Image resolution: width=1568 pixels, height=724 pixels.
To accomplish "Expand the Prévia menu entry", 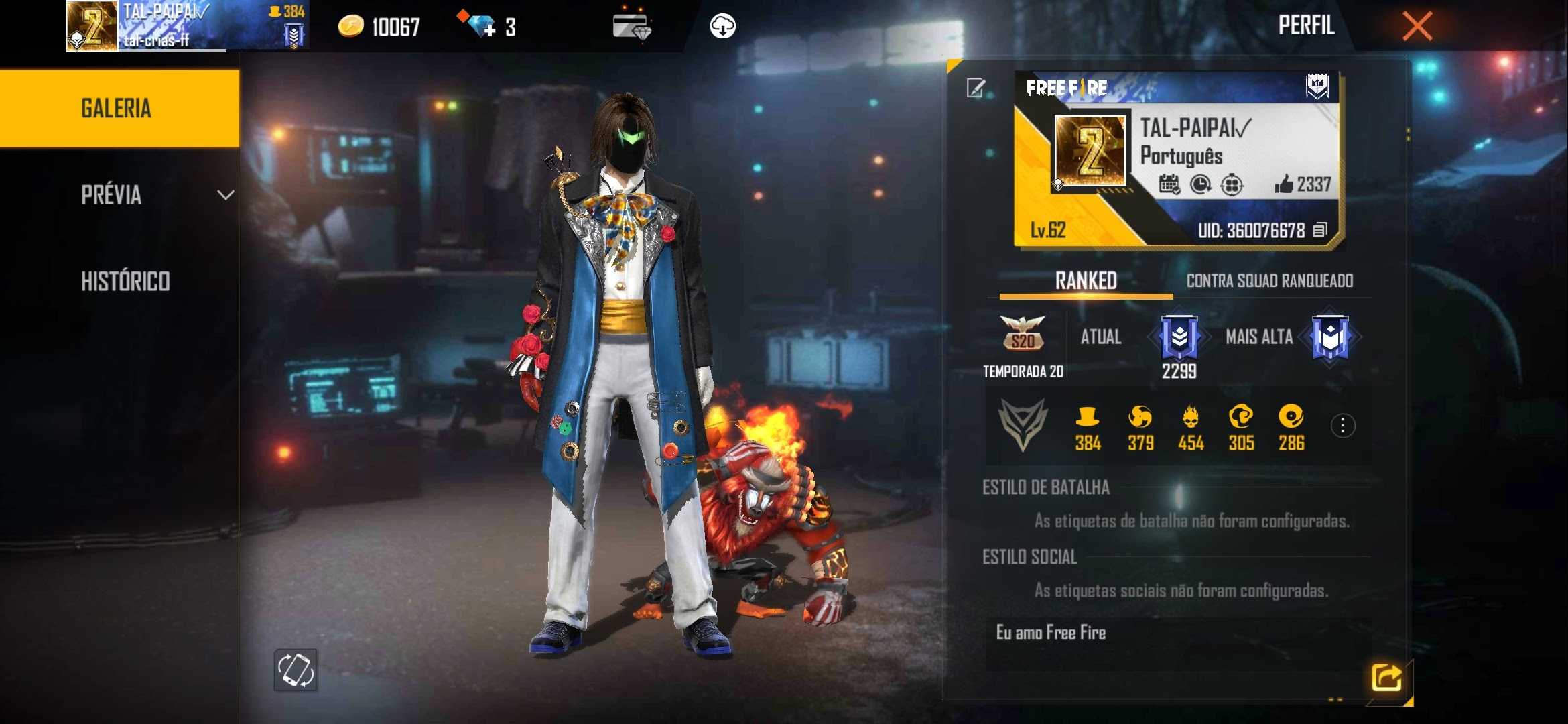I will 154,195.
